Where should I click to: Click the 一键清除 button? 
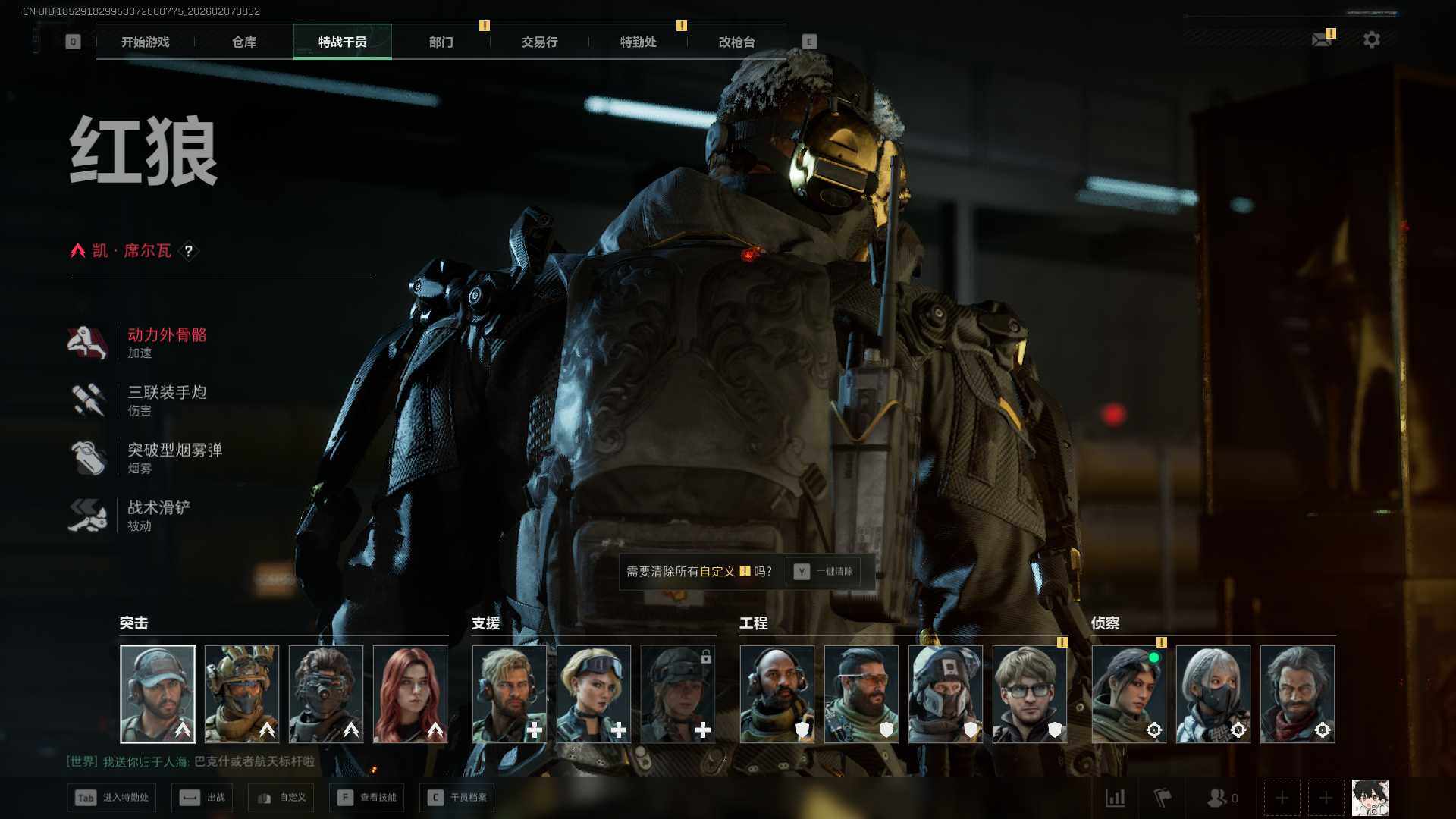(824, 572)
